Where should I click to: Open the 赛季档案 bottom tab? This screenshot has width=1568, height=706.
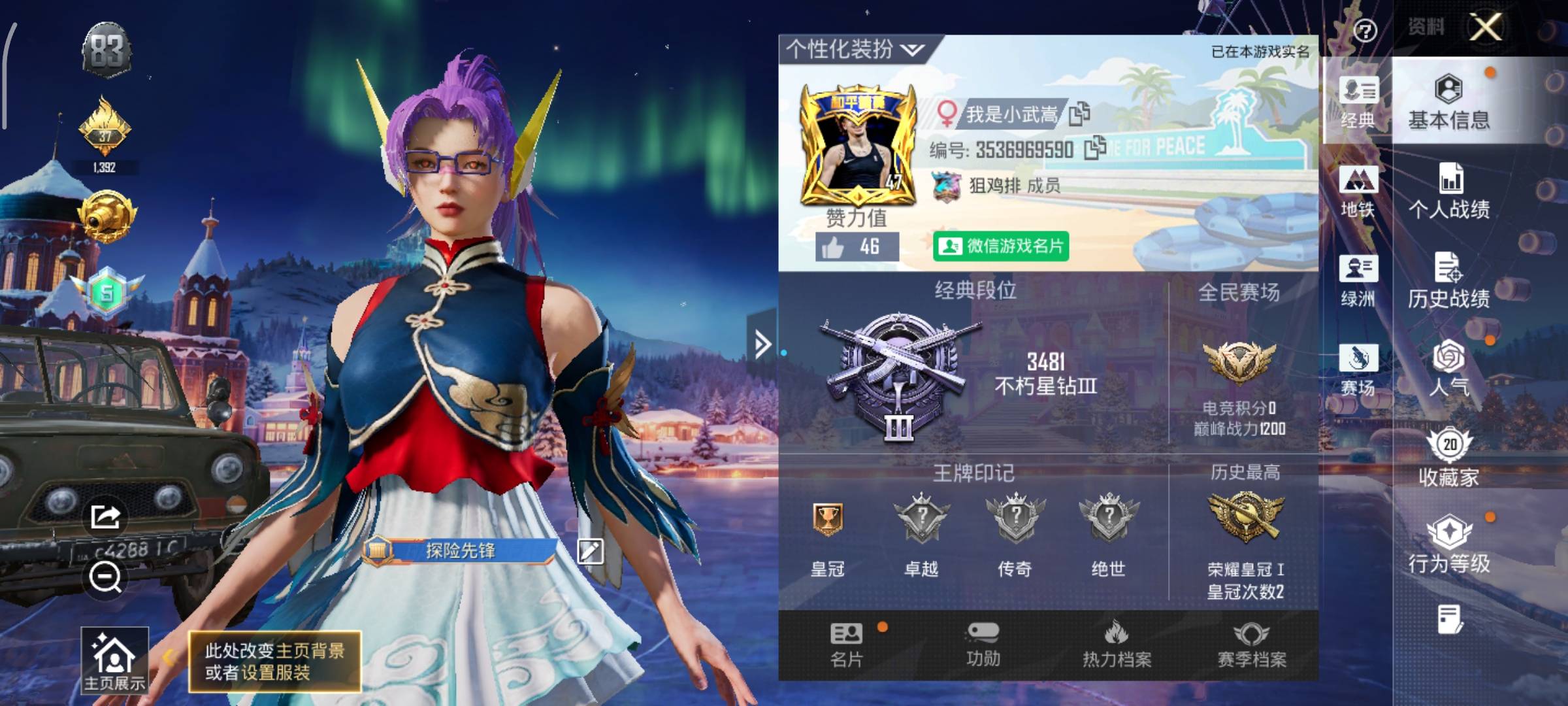pos(1251,645)
